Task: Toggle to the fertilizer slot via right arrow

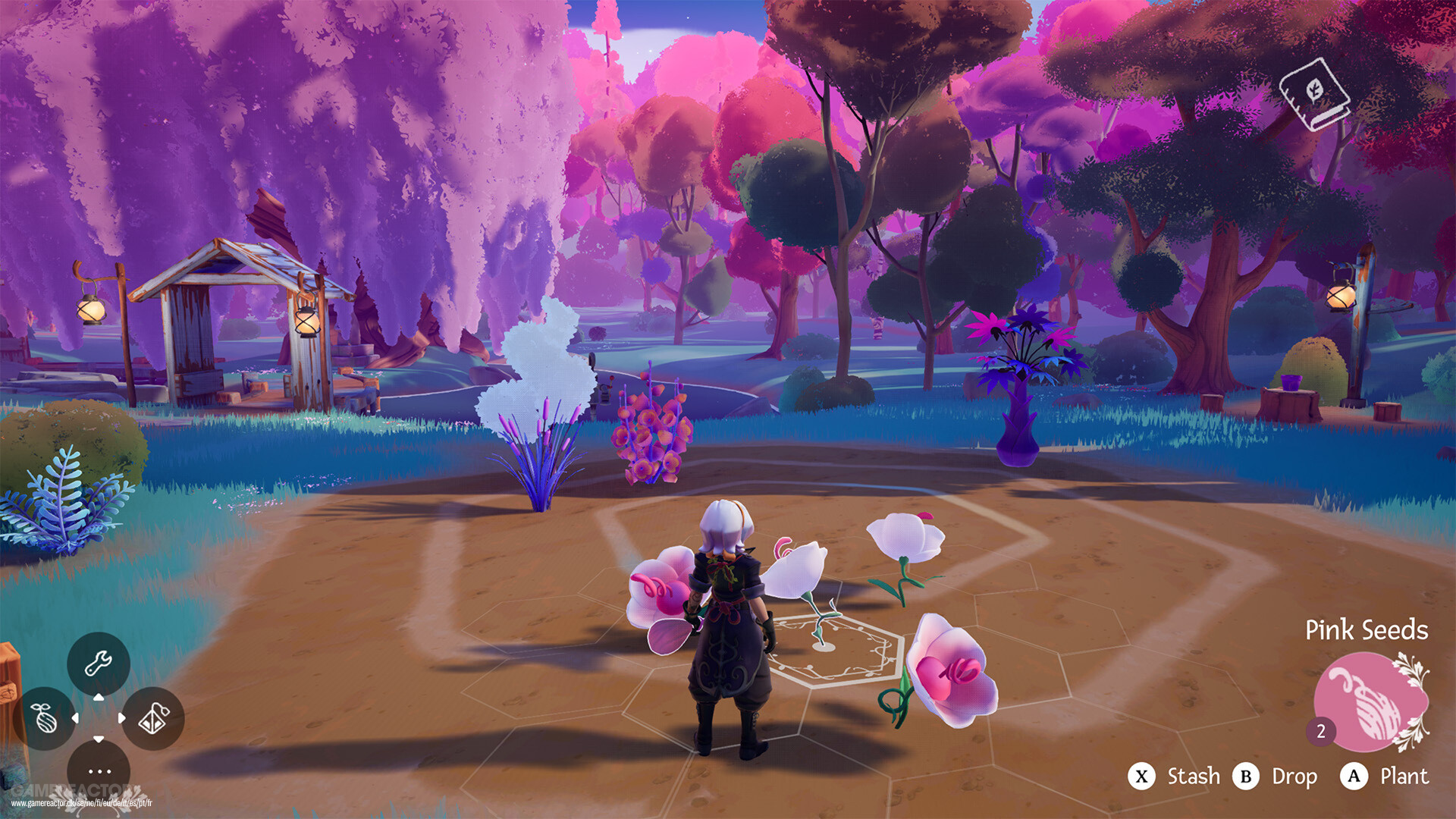Action: pyautogui.click(x=121, y=717)
